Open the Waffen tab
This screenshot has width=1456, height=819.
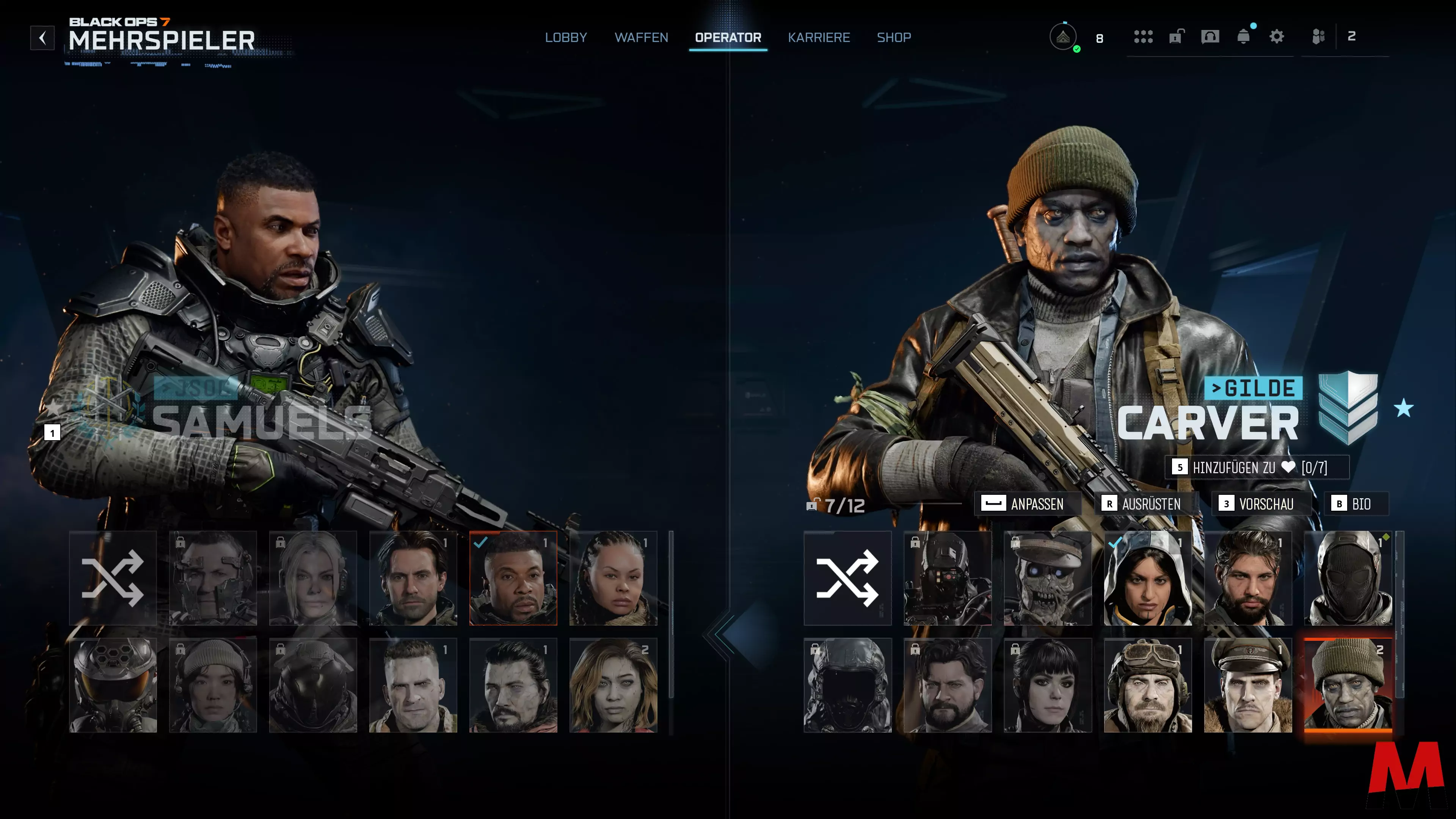(641, 37)
